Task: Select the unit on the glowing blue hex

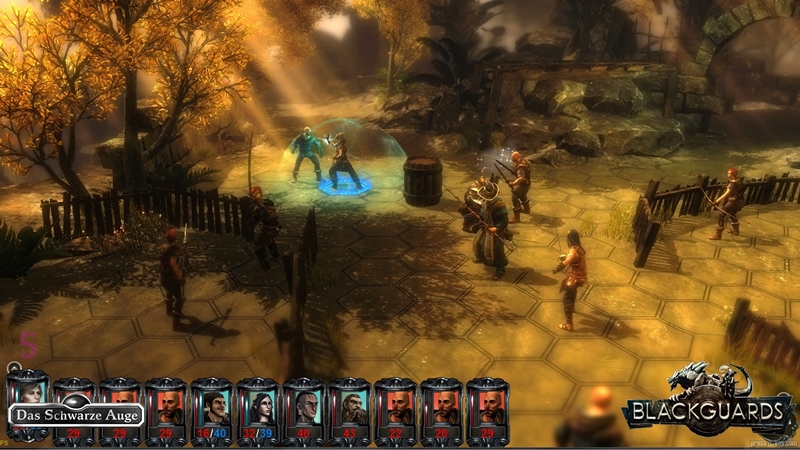Action: pyautogui.click(x=343, y=162)
